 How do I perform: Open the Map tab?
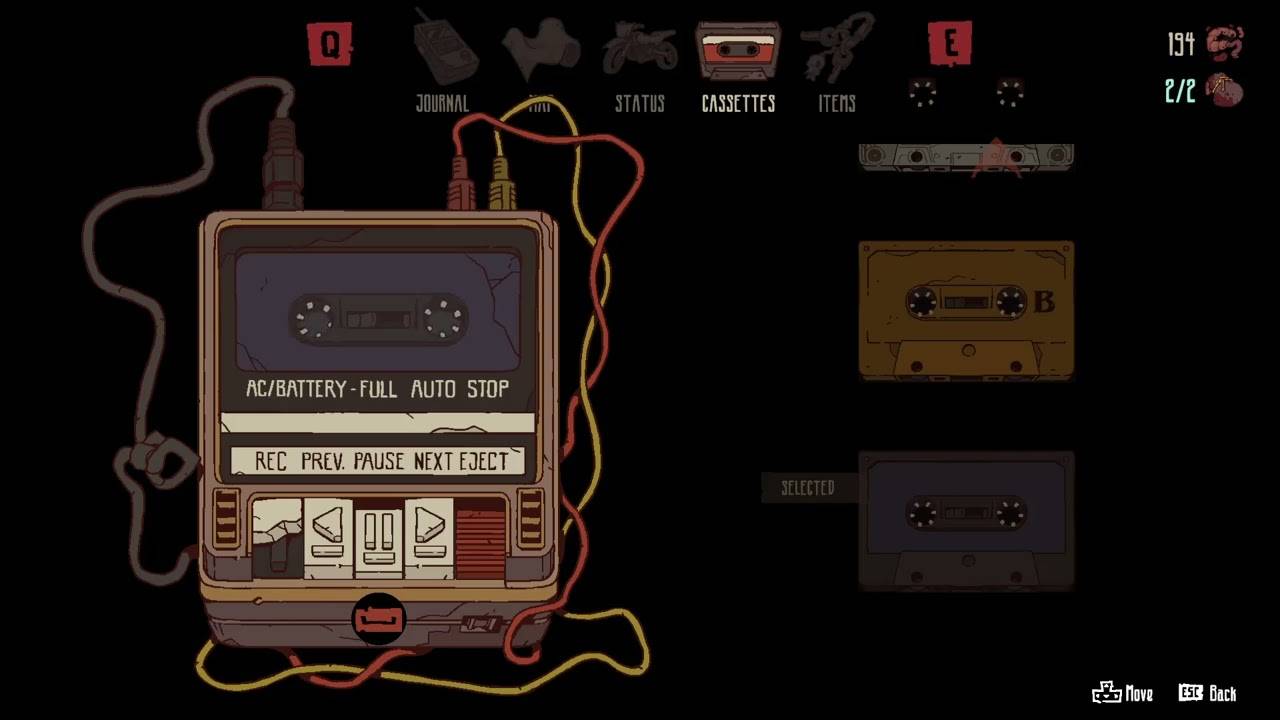pos(540,62)
